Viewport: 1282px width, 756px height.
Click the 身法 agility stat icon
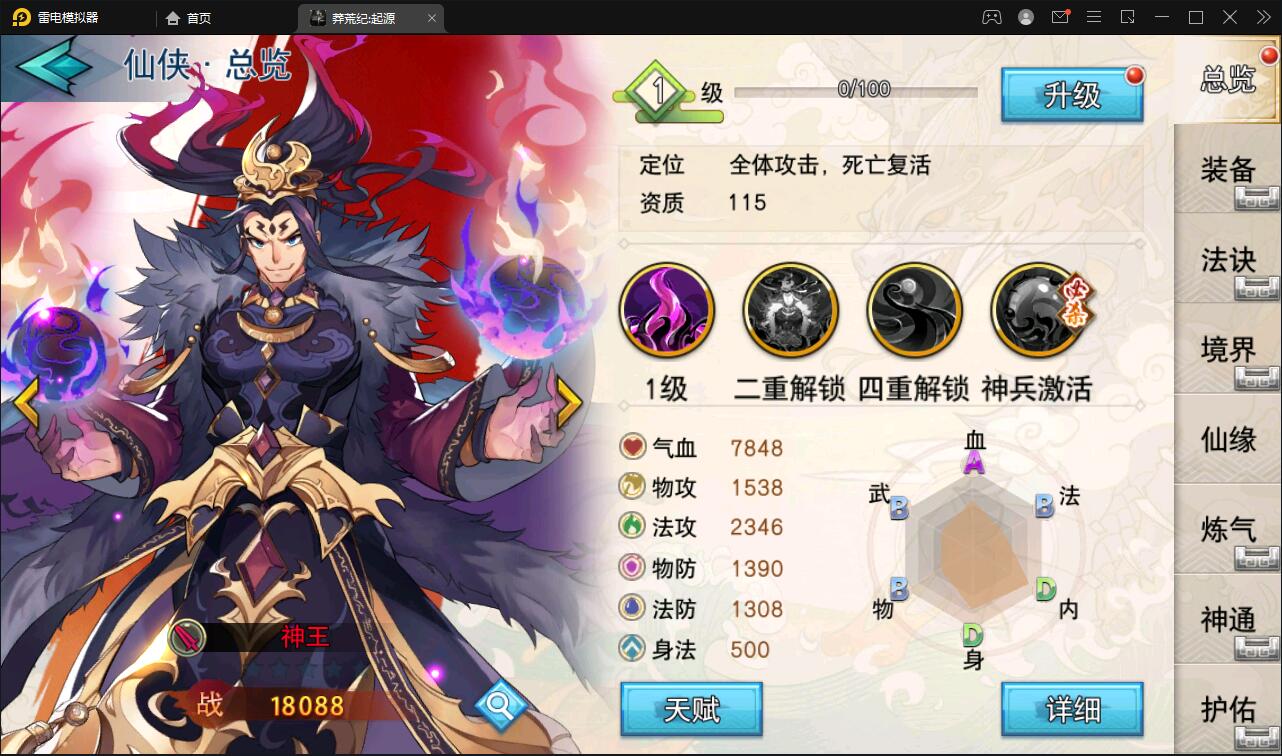coord(632,650)
